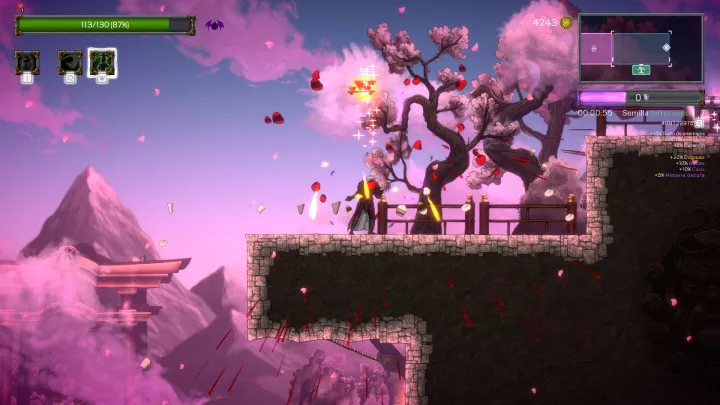
Task: Click the diamond marker on the minimap
Action: point(667,47)
